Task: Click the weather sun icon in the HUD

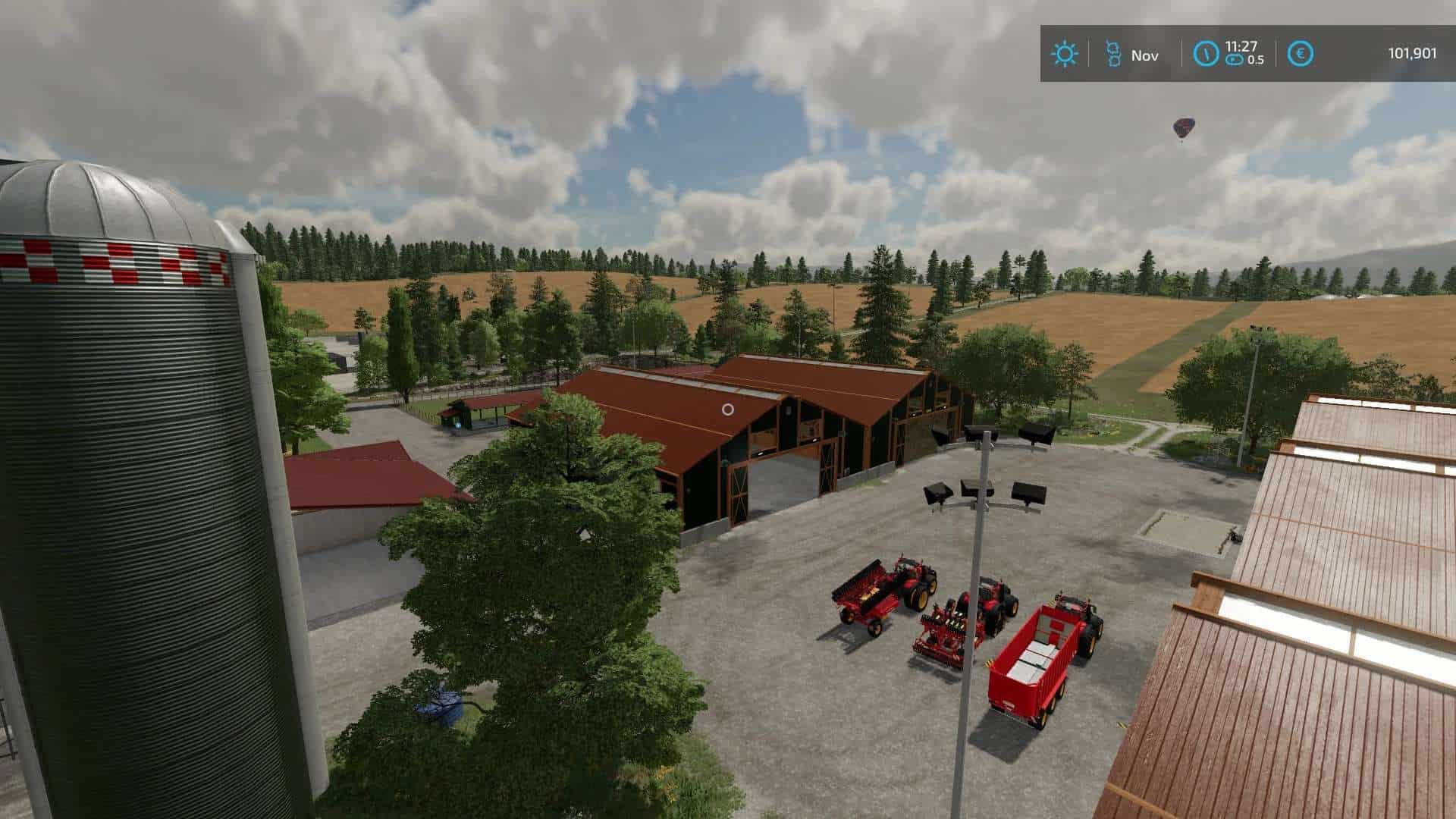Action: [1065, 54]
